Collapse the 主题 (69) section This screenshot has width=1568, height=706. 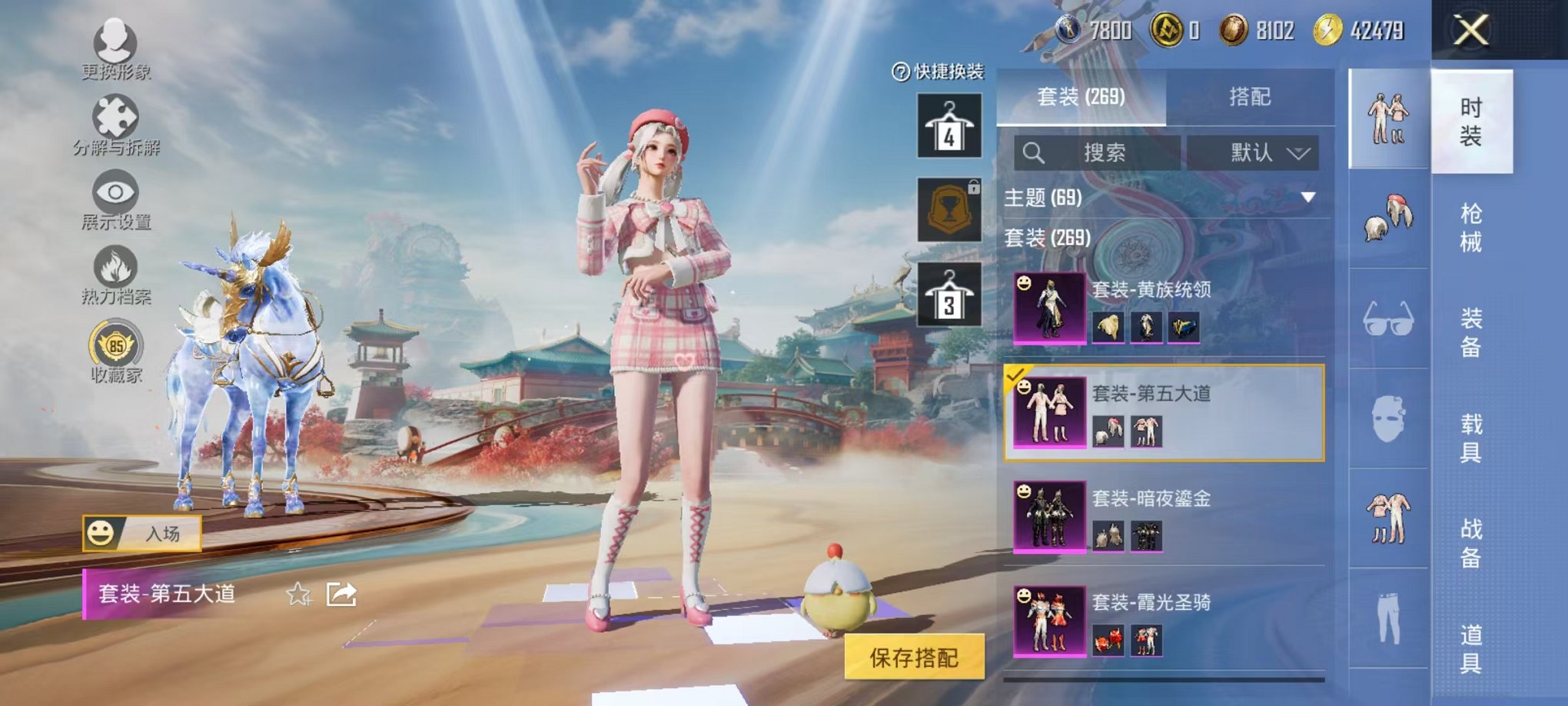[1307, 196]
